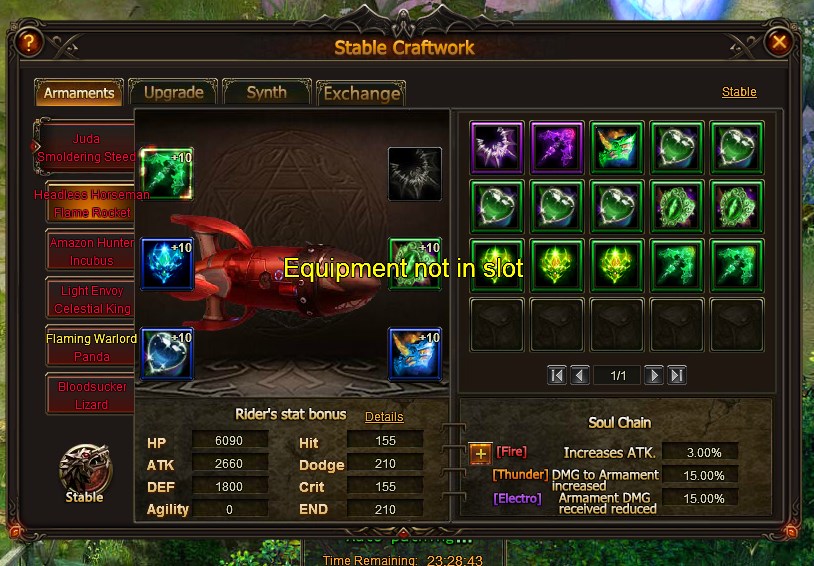Select Juda Smoldering Steed mount
The width and height of the screenshot is (814, 566).
86,148
